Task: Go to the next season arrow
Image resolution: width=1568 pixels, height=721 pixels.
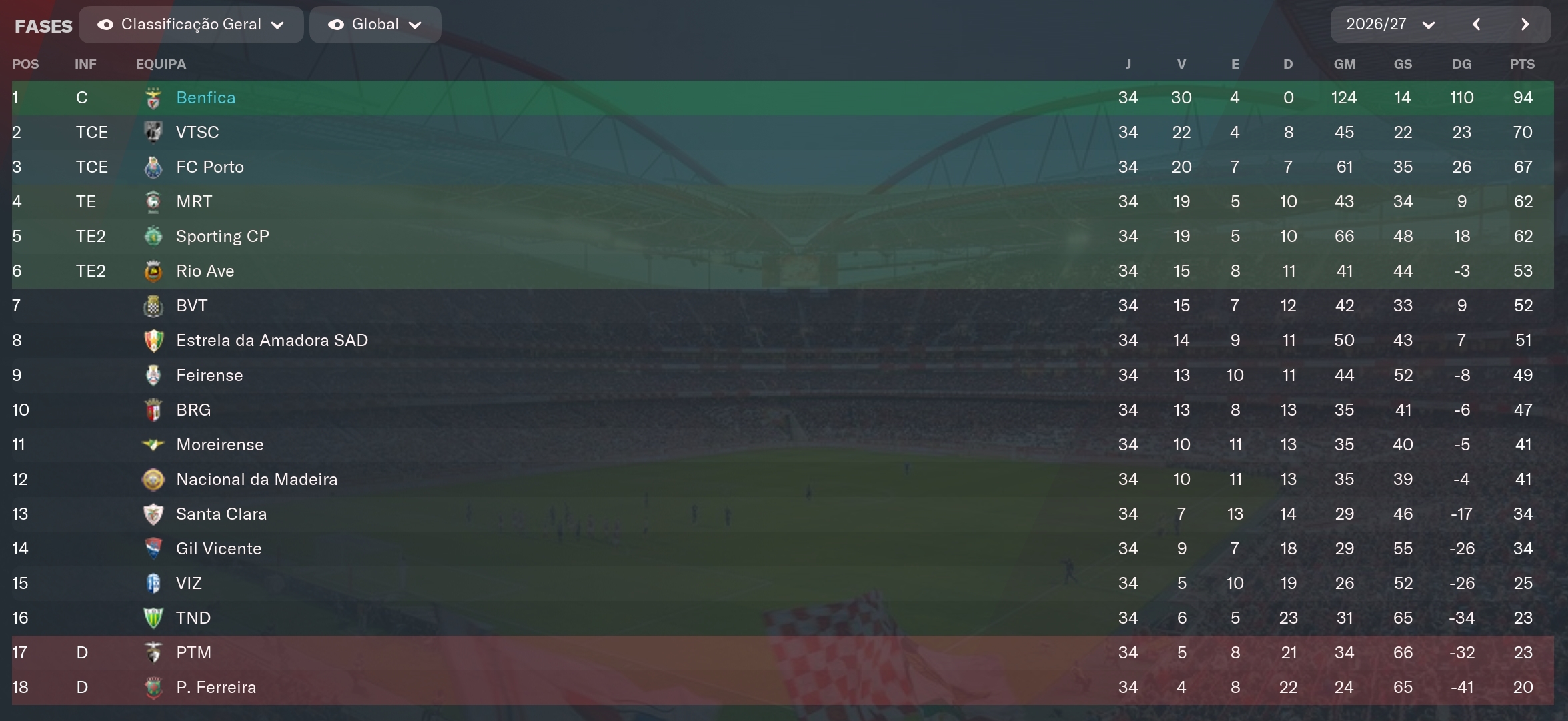Action: pos(1525,25)
